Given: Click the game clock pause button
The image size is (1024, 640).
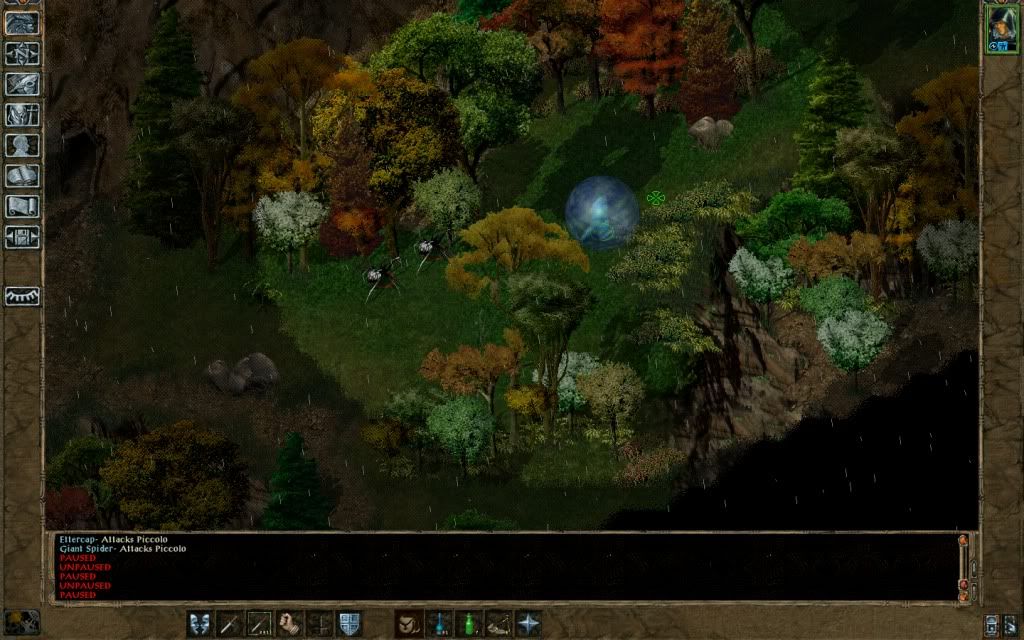Looking at the screenshot, I should [x=20, y=622].
